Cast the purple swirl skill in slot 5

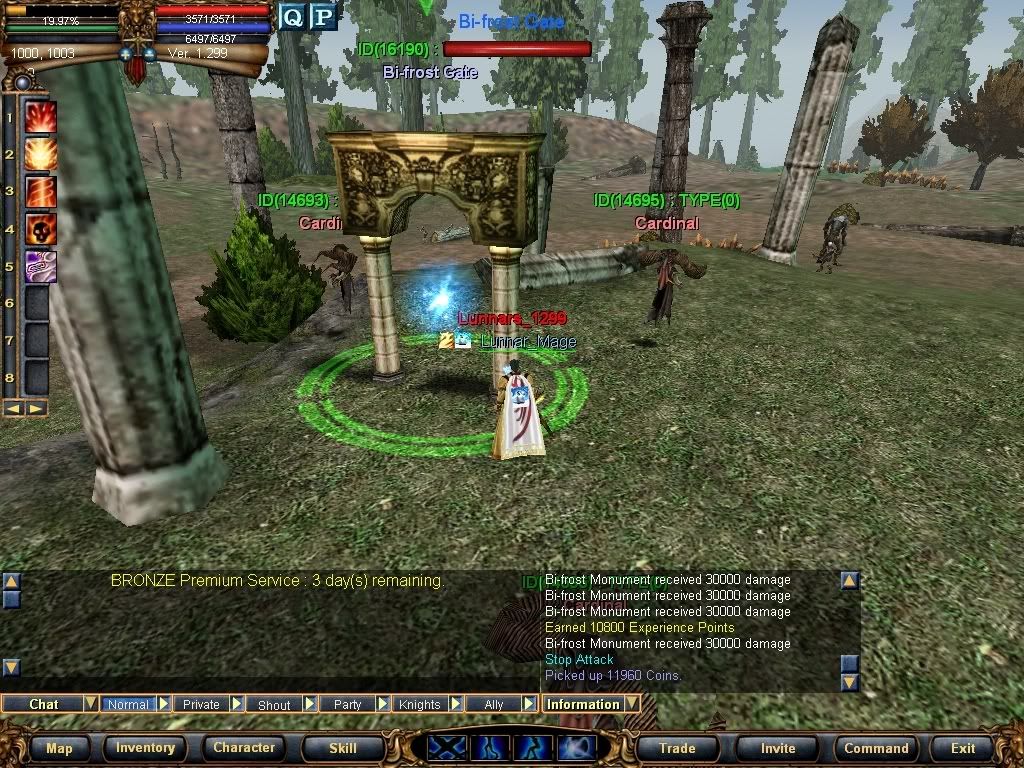click(40, 266)
